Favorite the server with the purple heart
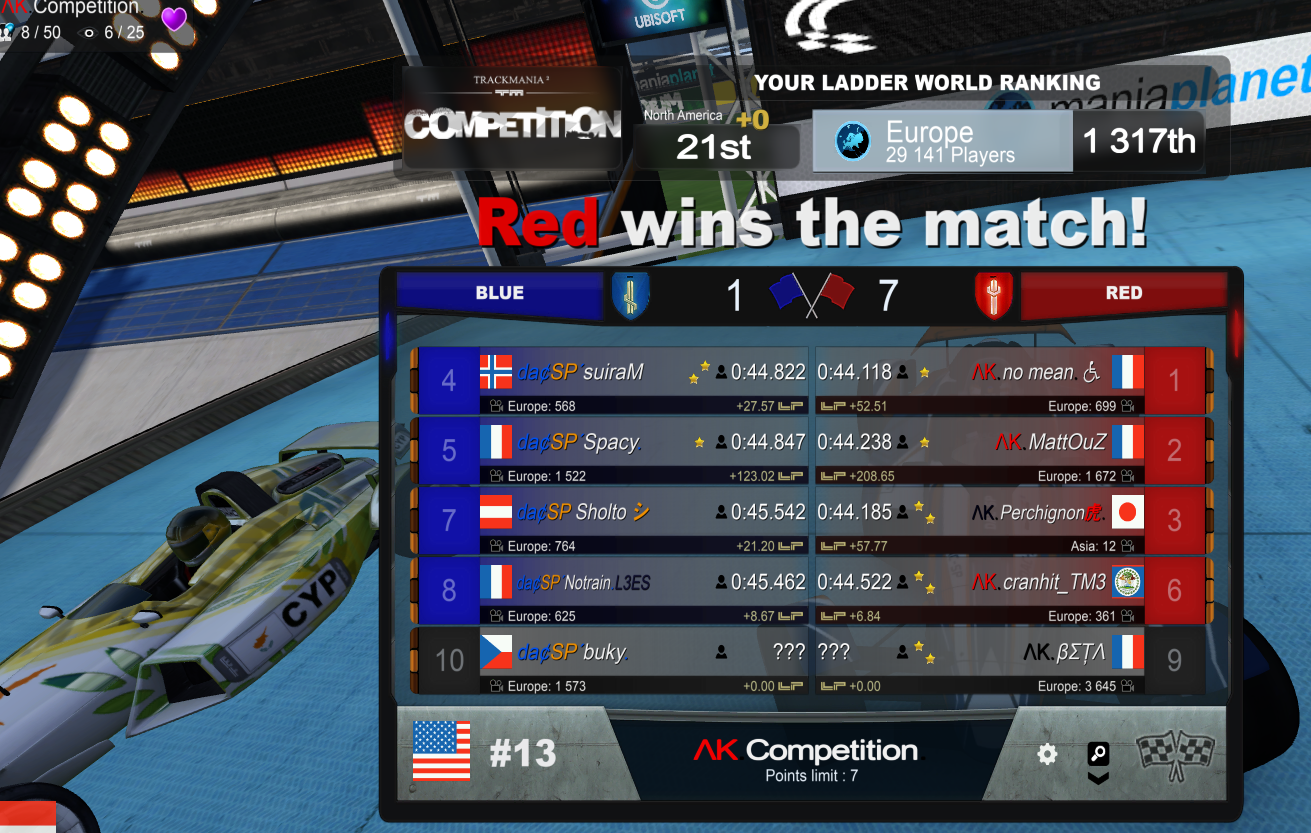Viewport: 1311px width, 833px height. pos(174,19)
